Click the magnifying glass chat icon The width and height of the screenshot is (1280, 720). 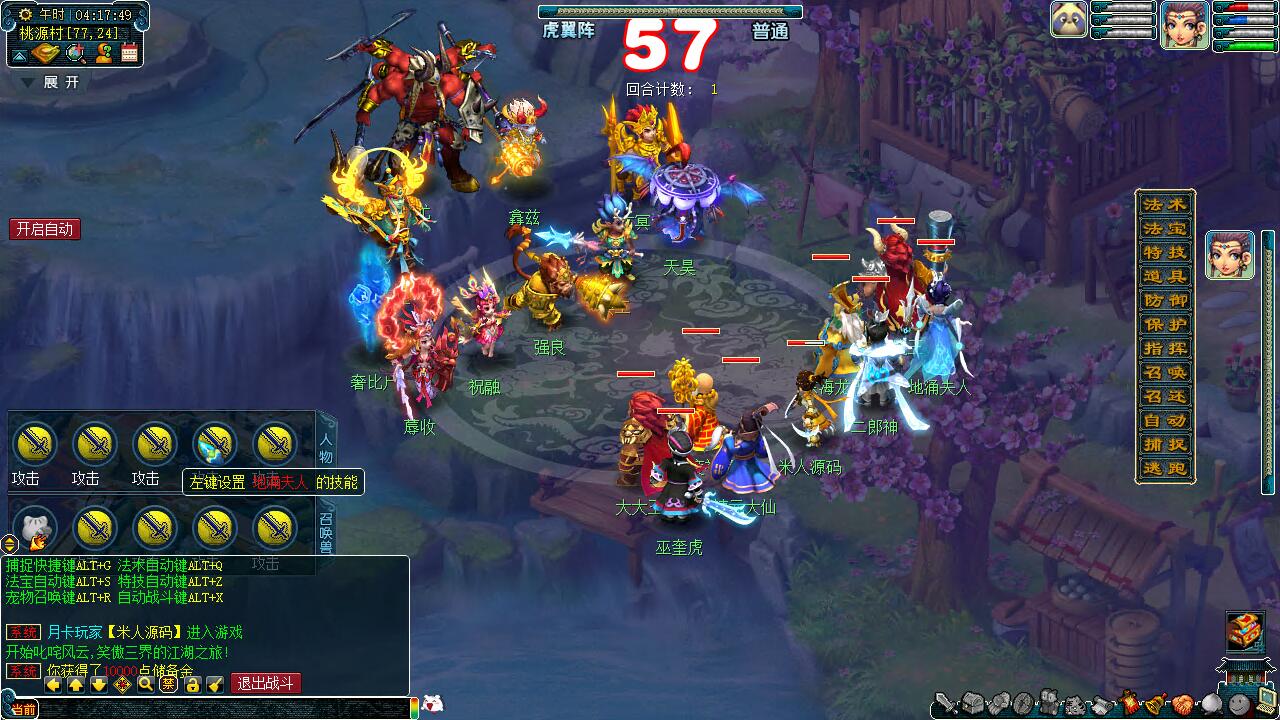[x=146, y=684]
